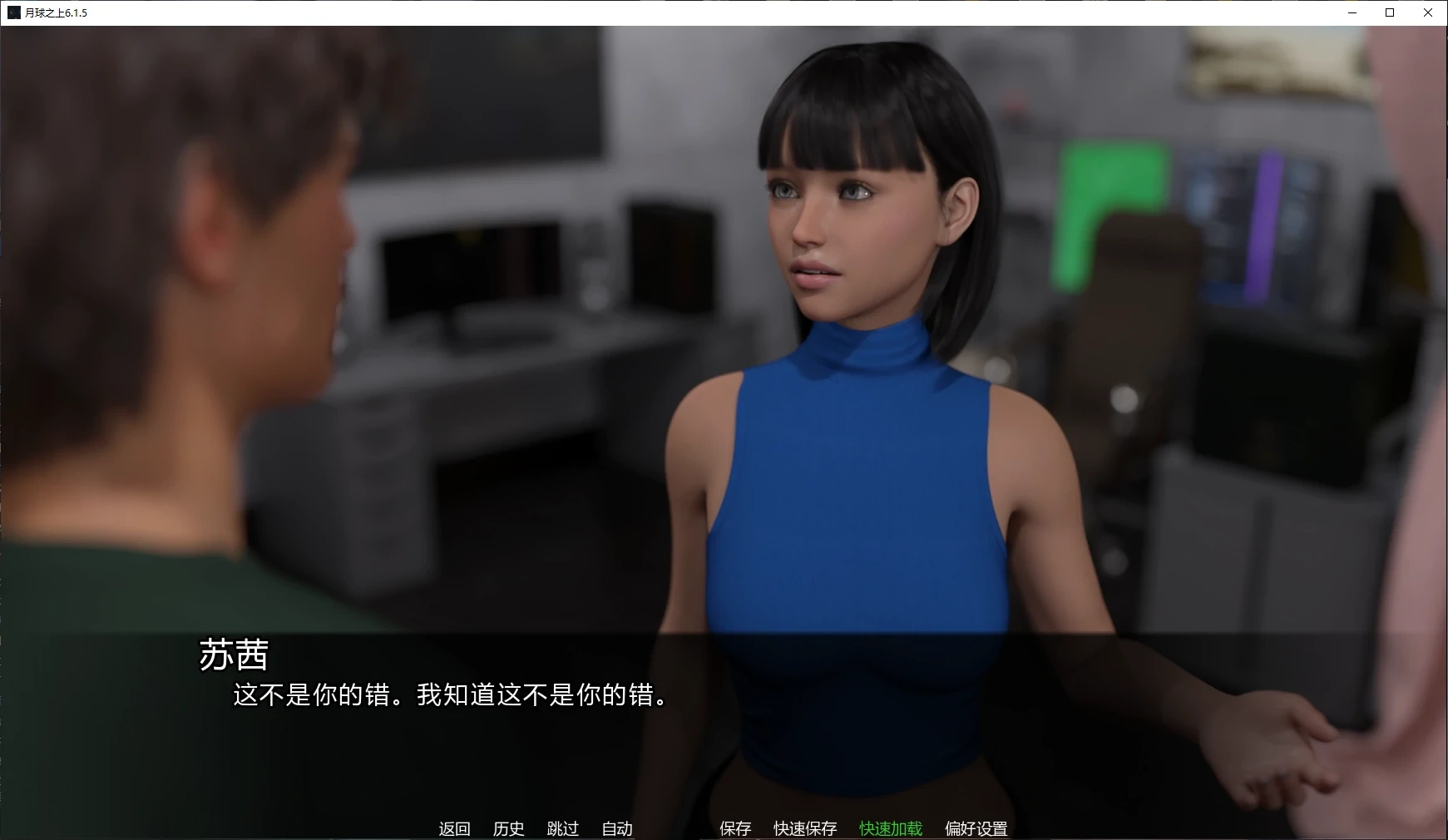1448x840 pixels.
Task: Perform a 快速保存 quick save
Action: (805, 828)
